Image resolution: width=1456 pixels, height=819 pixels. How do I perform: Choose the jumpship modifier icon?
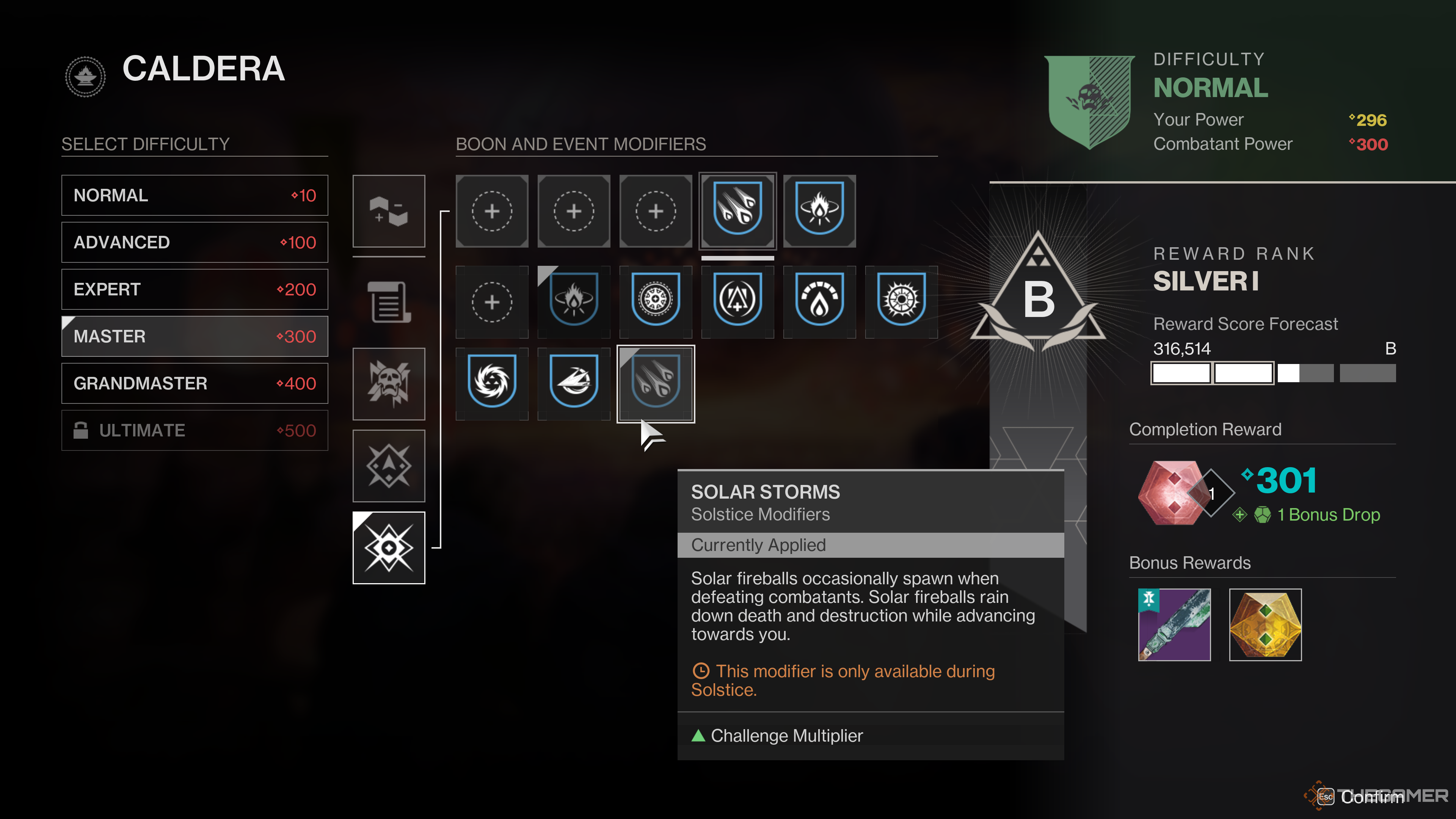click(x=574, y=384)
